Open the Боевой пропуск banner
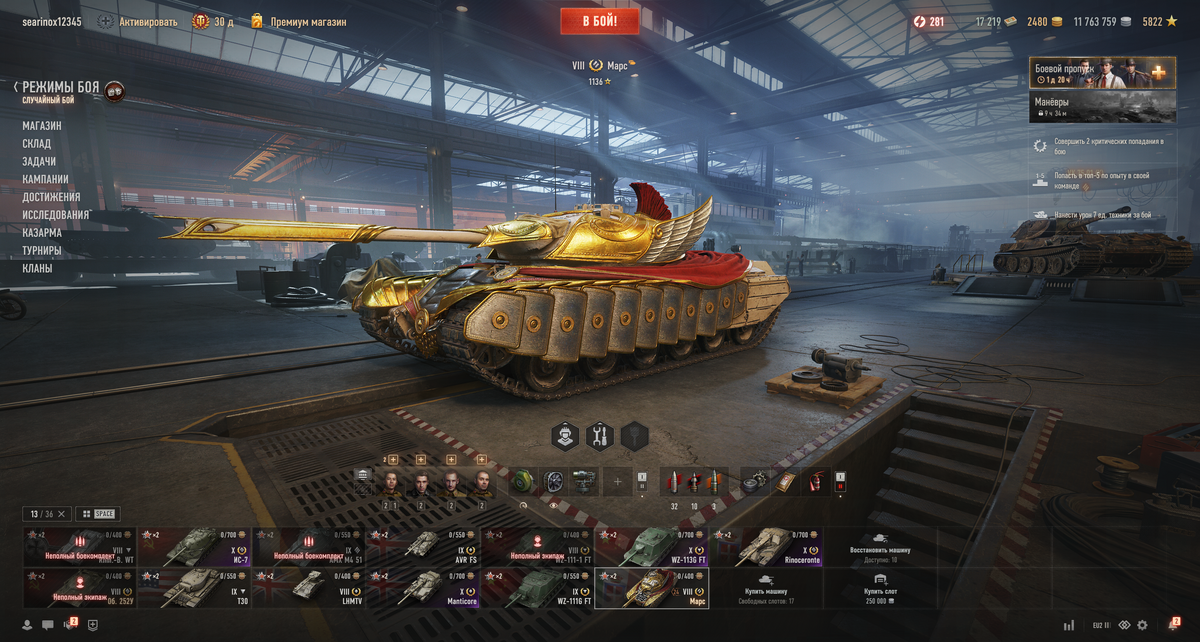The image size is (1200, 642). click(x=1099, y=73)
